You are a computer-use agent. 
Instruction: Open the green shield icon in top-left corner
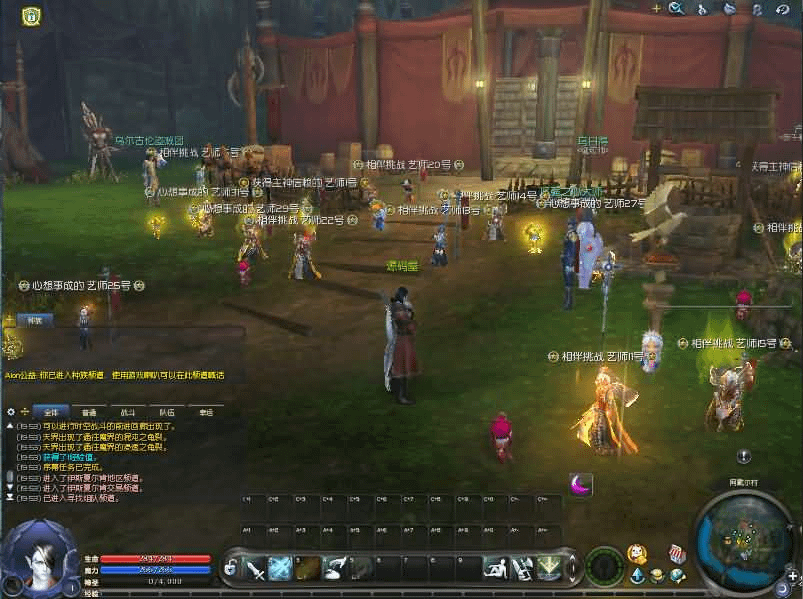31,16
